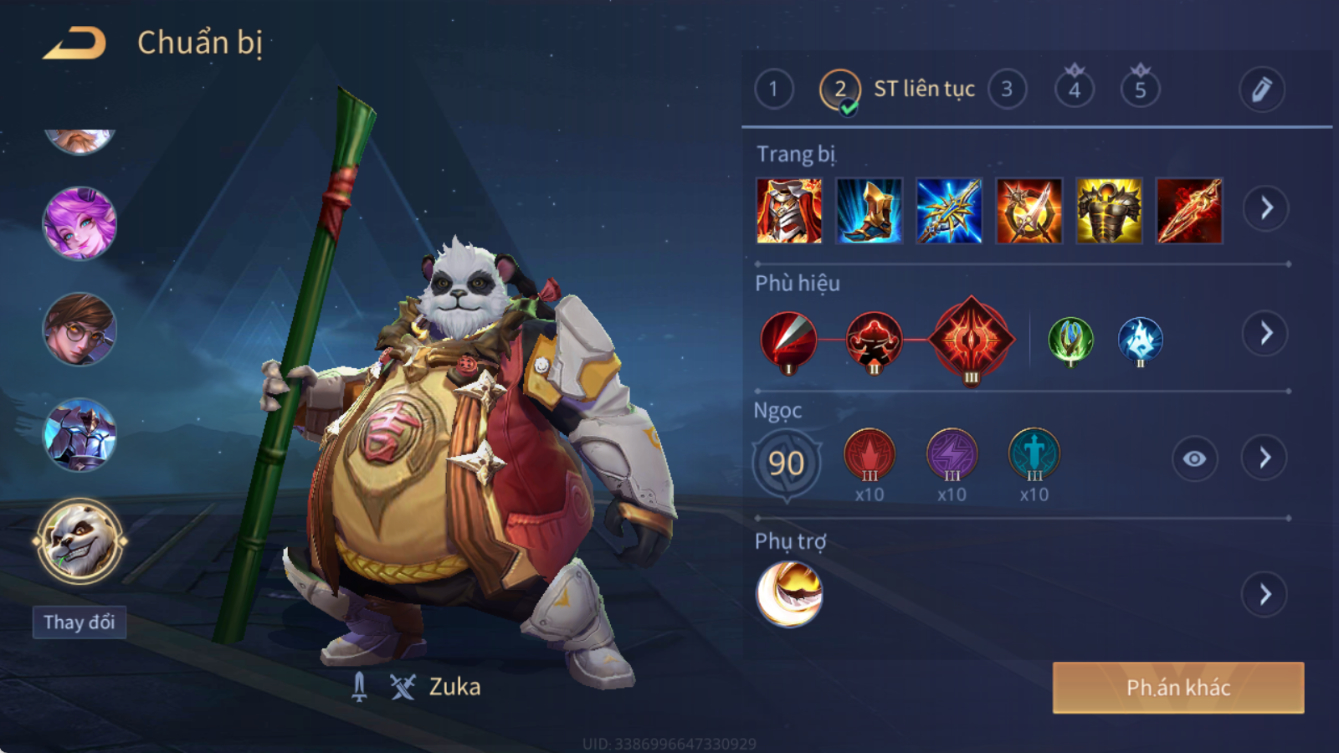Open locked preset slot 5
Screen dimensions: 1339x753
pos(1140,89)
